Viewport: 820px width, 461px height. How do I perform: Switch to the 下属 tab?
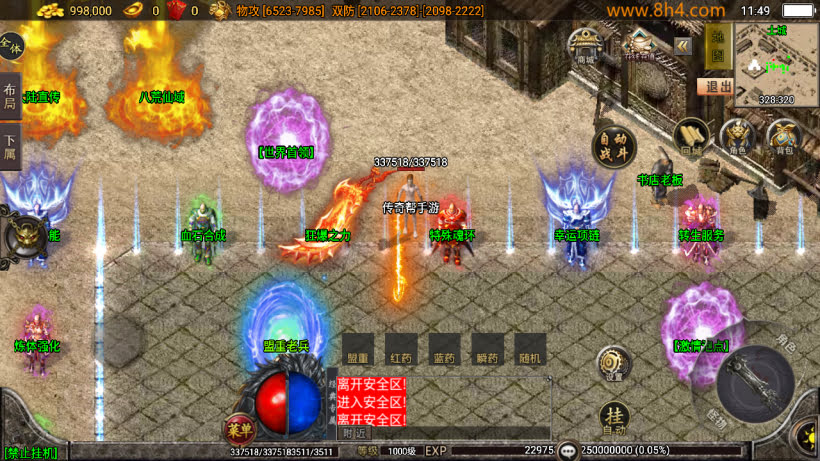click(x=9, y=148)
